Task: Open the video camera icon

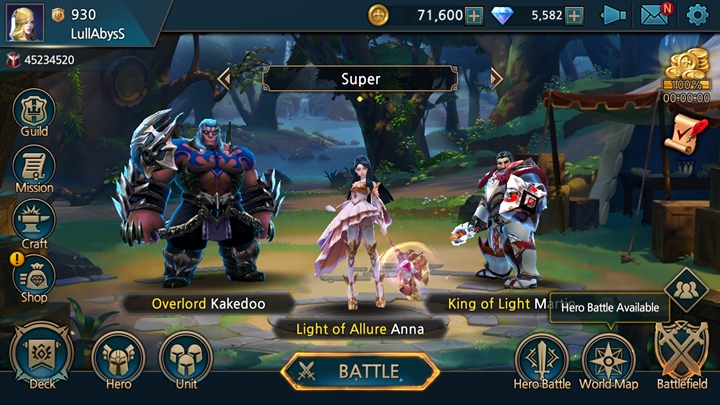Action: (x=613, y=15)
